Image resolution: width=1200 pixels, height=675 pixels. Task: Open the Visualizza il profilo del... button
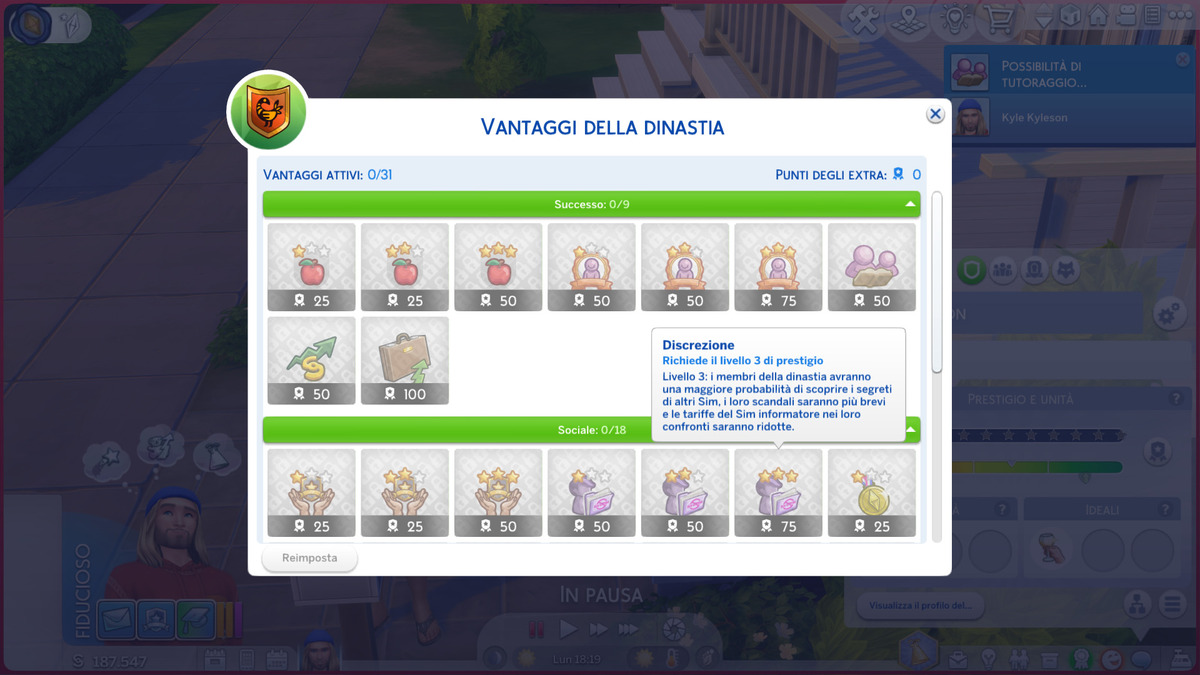tap(920, 605)
